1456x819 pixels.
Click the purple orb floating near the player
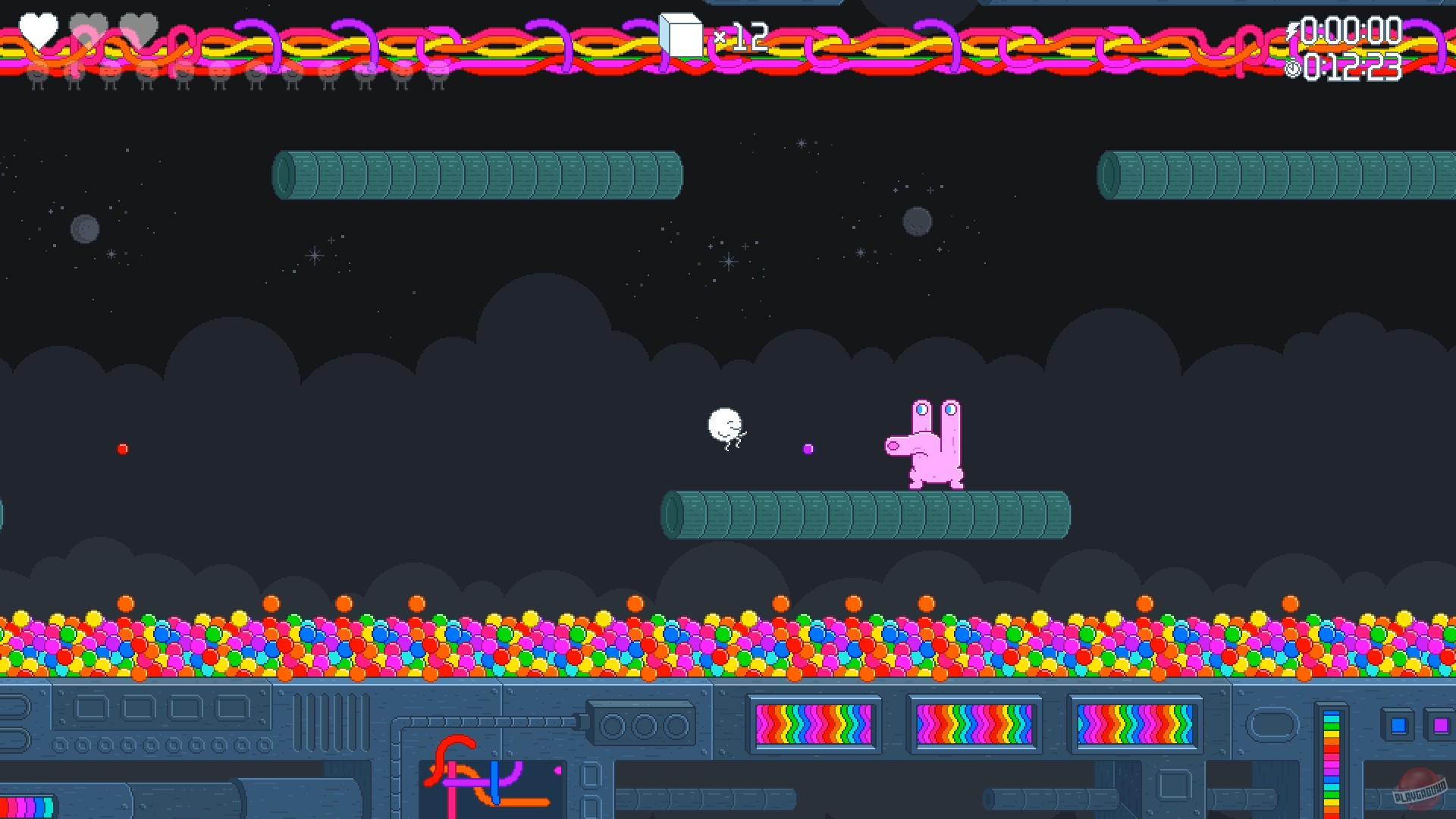click(x=807, y=449)
